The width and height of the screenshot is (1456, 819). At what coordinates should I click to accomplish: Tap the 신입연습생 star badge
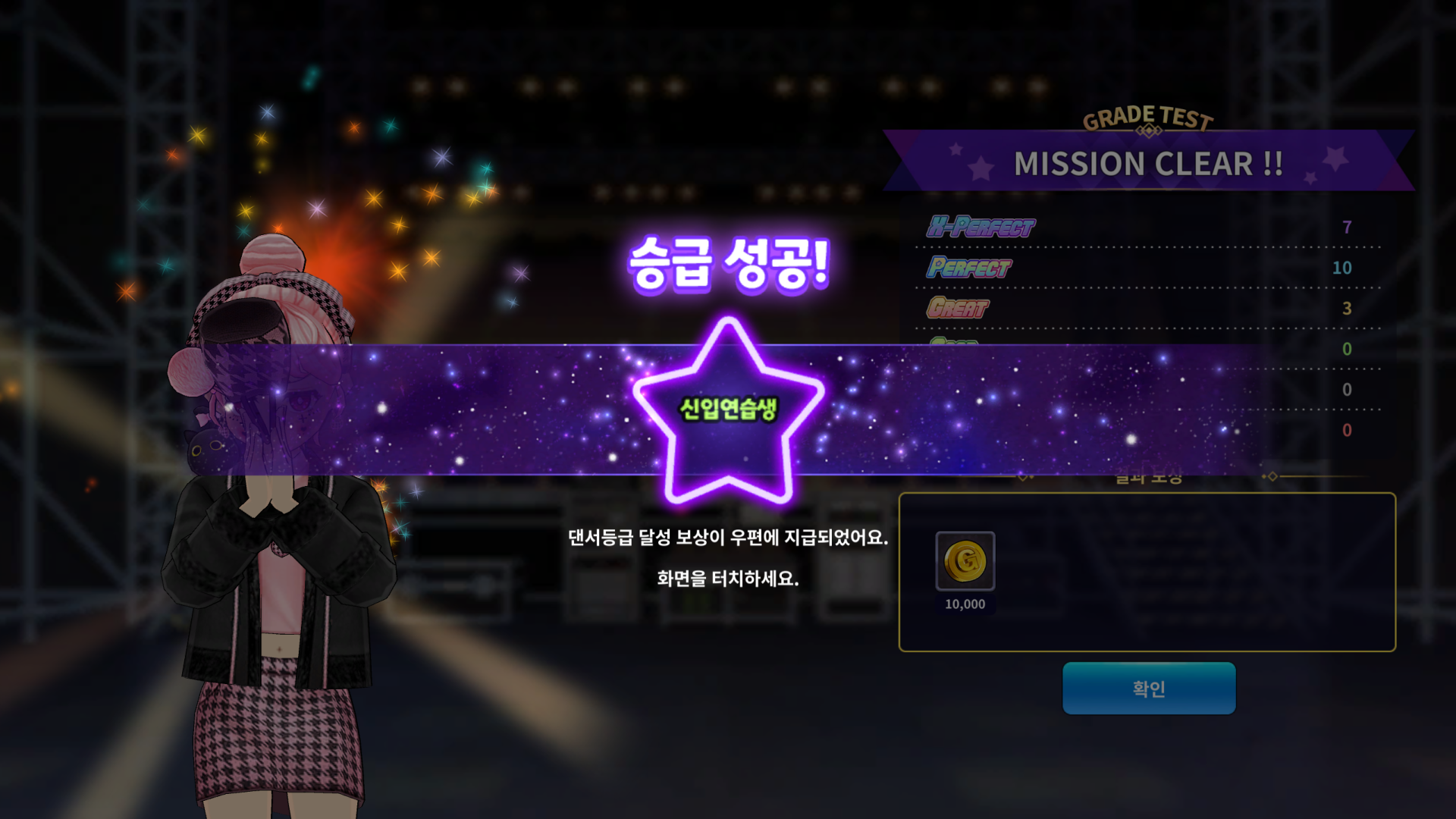tap(728, 410)
